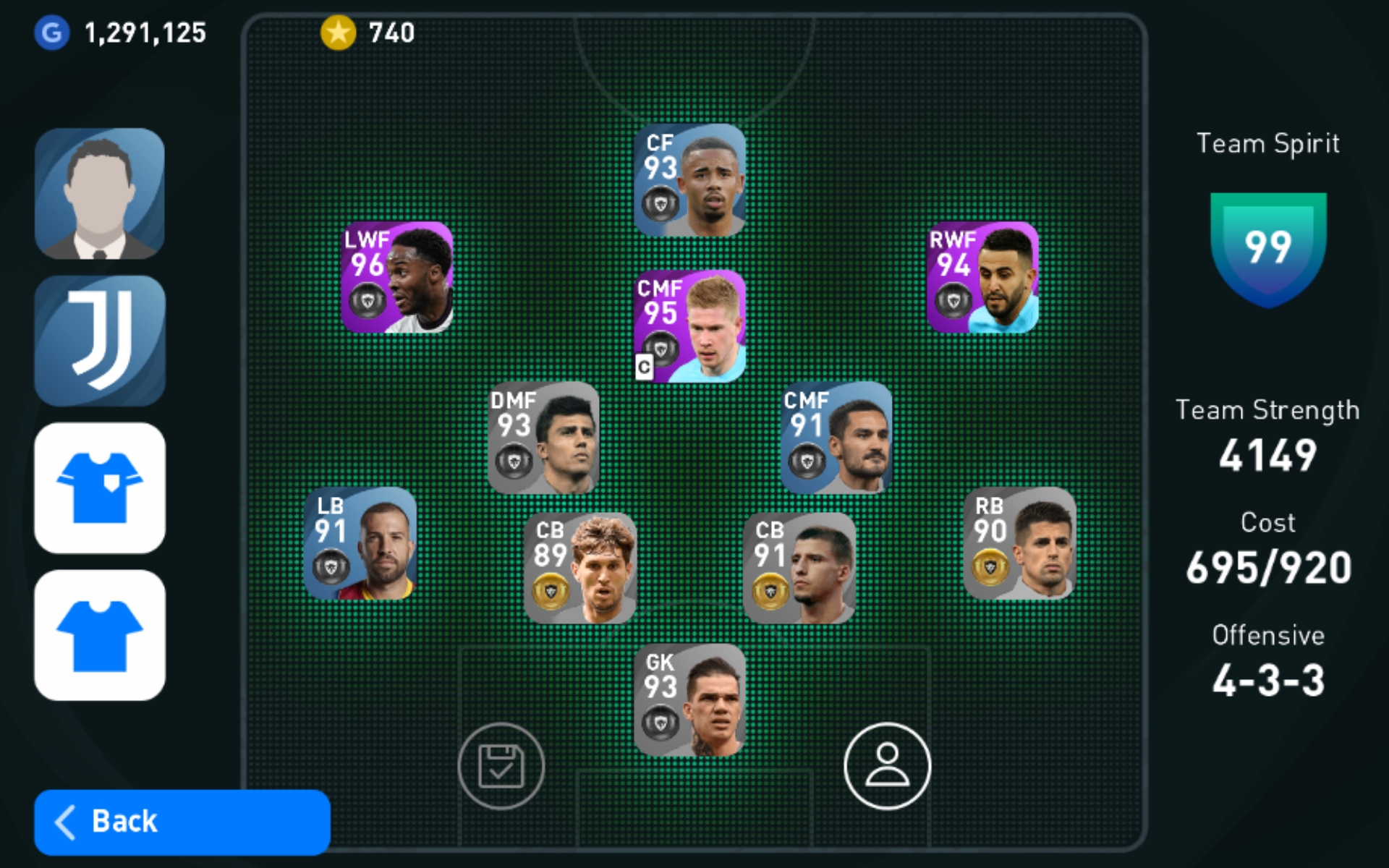
Task: Open the plain blue shirt icon
Action: click(x=100, y=635)
